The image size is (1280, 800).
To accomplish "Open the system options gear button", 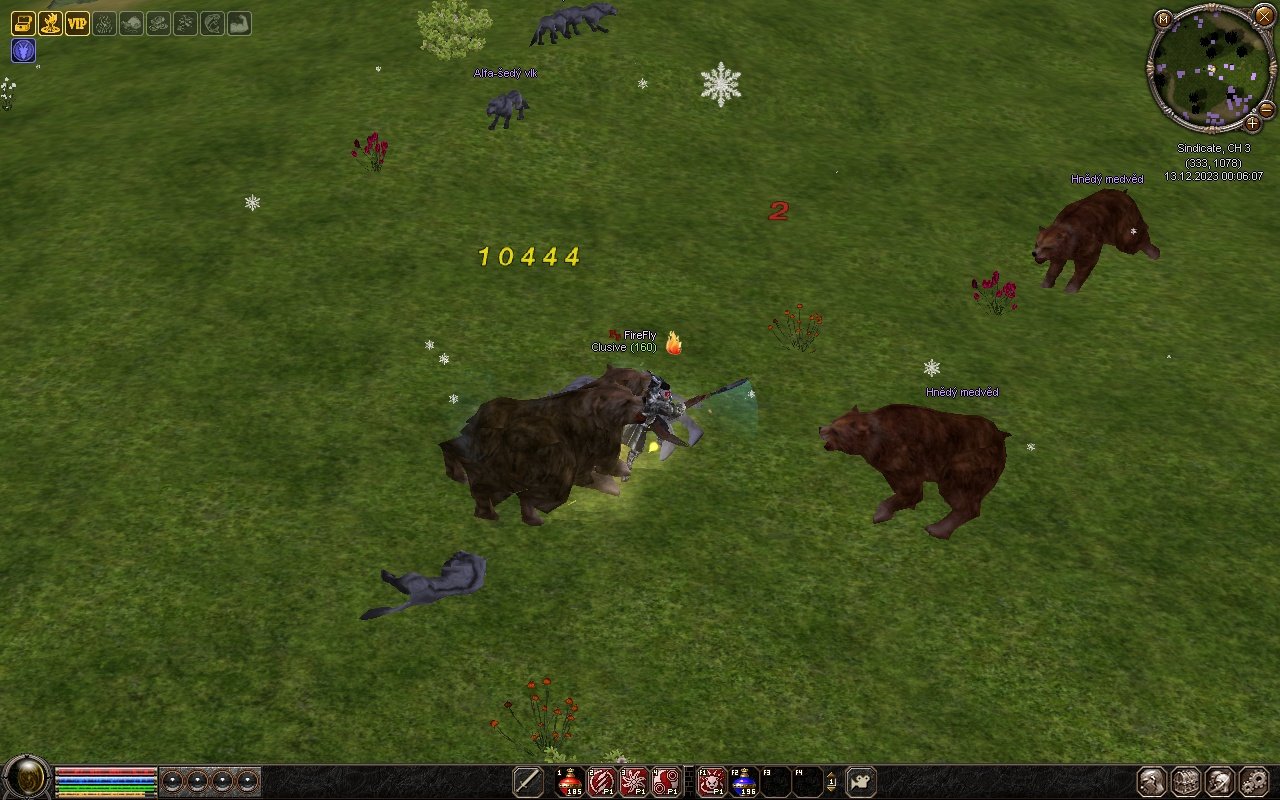I will click(x=1253, y=781).
